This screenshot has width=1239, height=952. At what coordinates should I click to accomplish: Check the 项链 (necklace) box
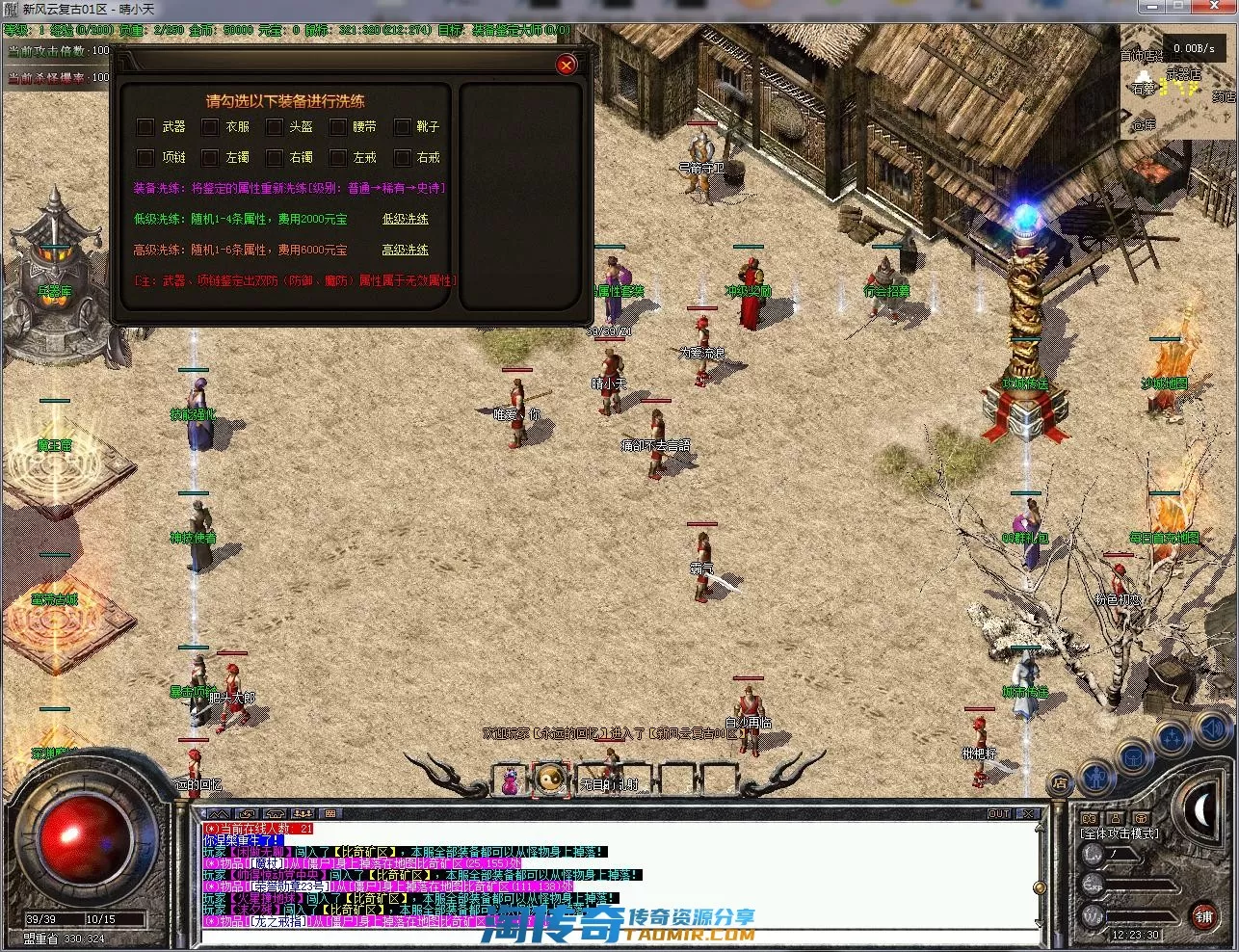coord(145,157)
